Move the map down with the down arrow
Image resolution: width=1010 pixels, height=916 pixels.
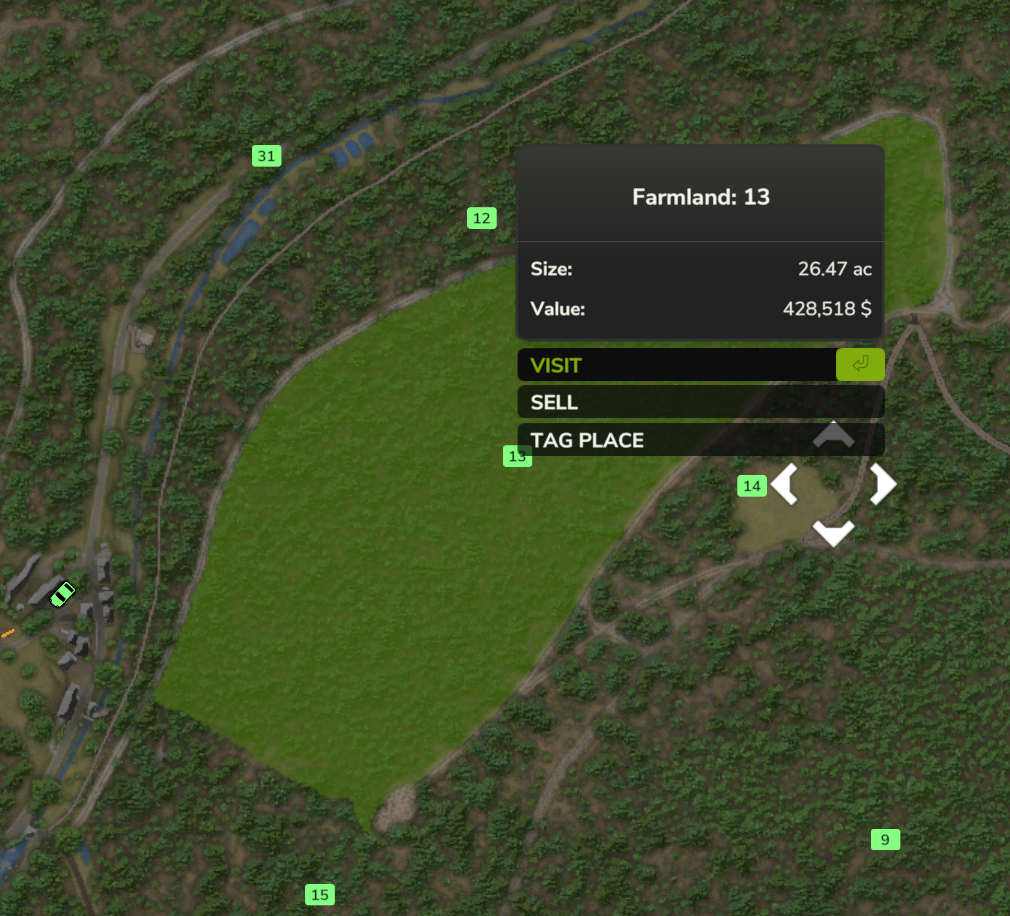[x=833, y=533]
